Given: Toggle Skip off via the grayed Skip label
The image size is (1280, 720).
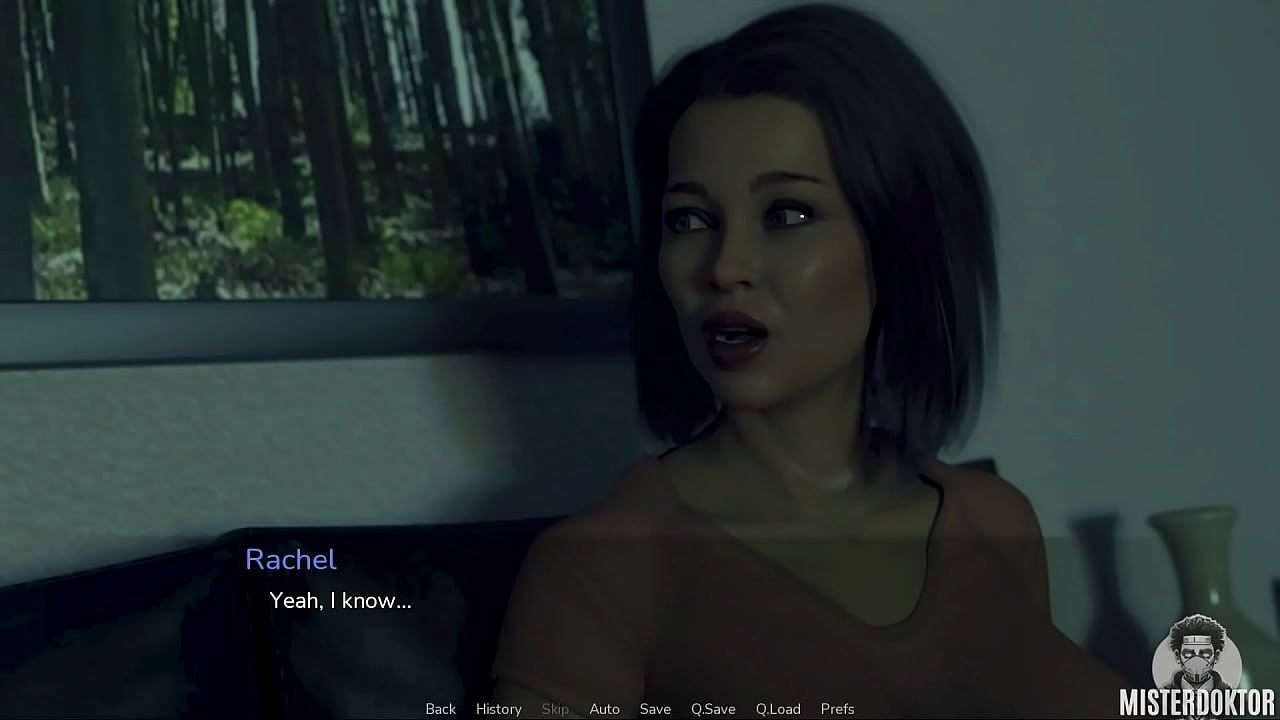Looking at the screenshot, I should coord(556,708).
